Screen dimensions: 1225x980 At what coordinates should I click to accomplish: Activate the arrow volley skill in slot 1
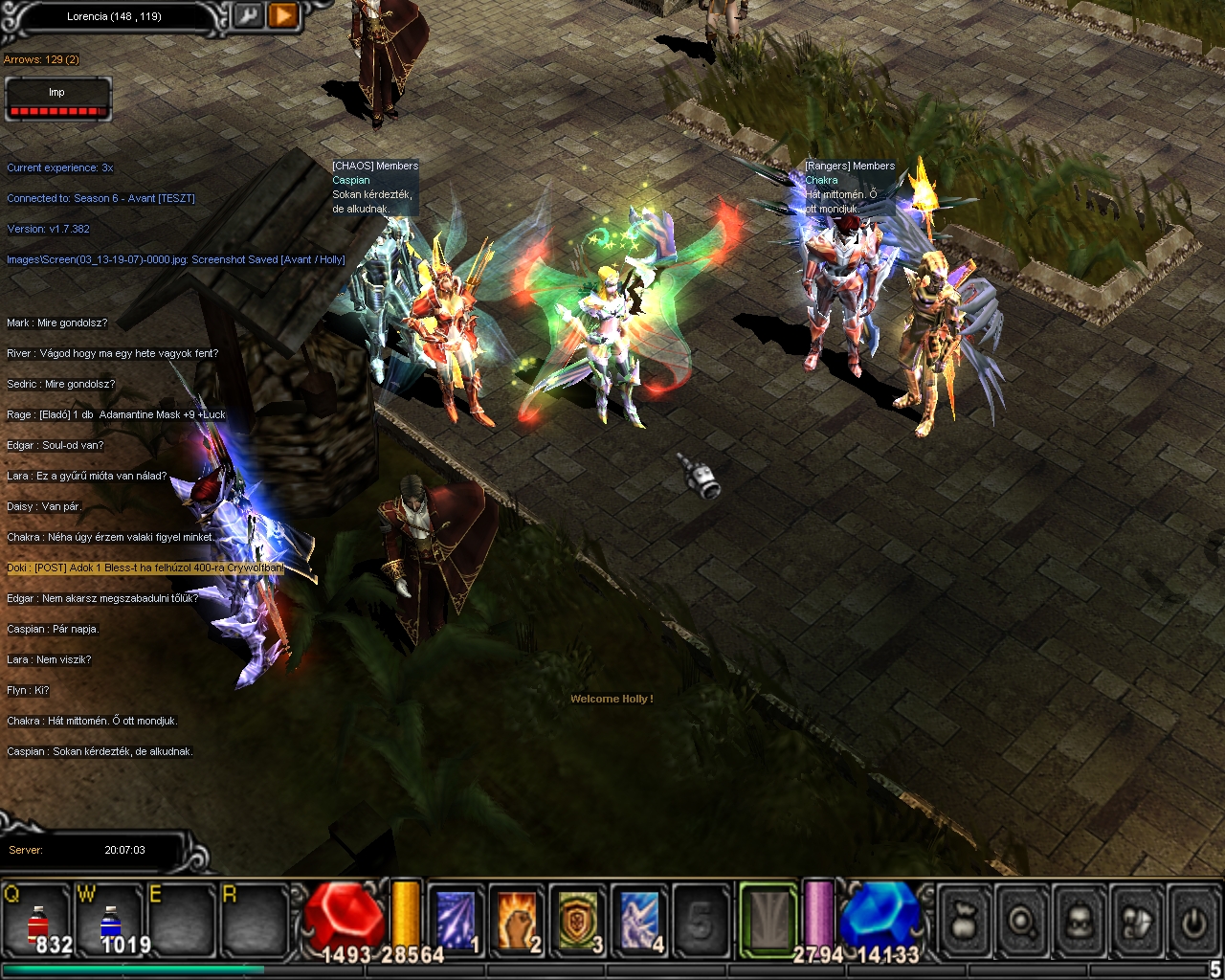(456, 921)
